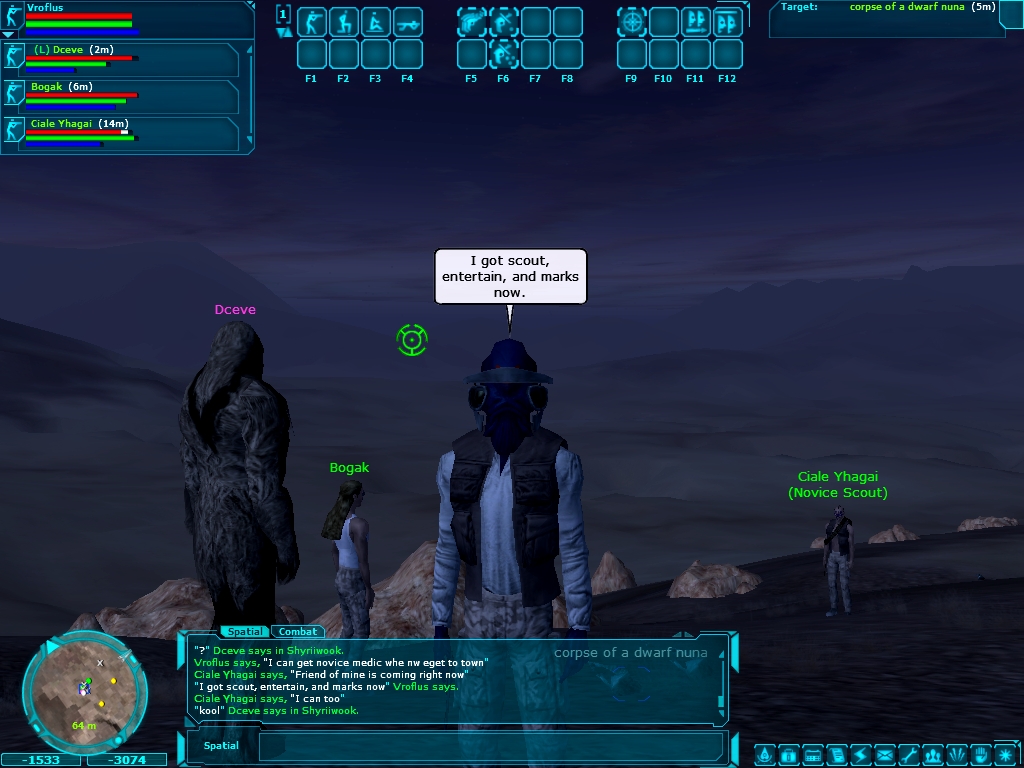Click the twin masks icon with arrow (F11)
Viewport: 1024px width, 768px height.
coord(695,22)
